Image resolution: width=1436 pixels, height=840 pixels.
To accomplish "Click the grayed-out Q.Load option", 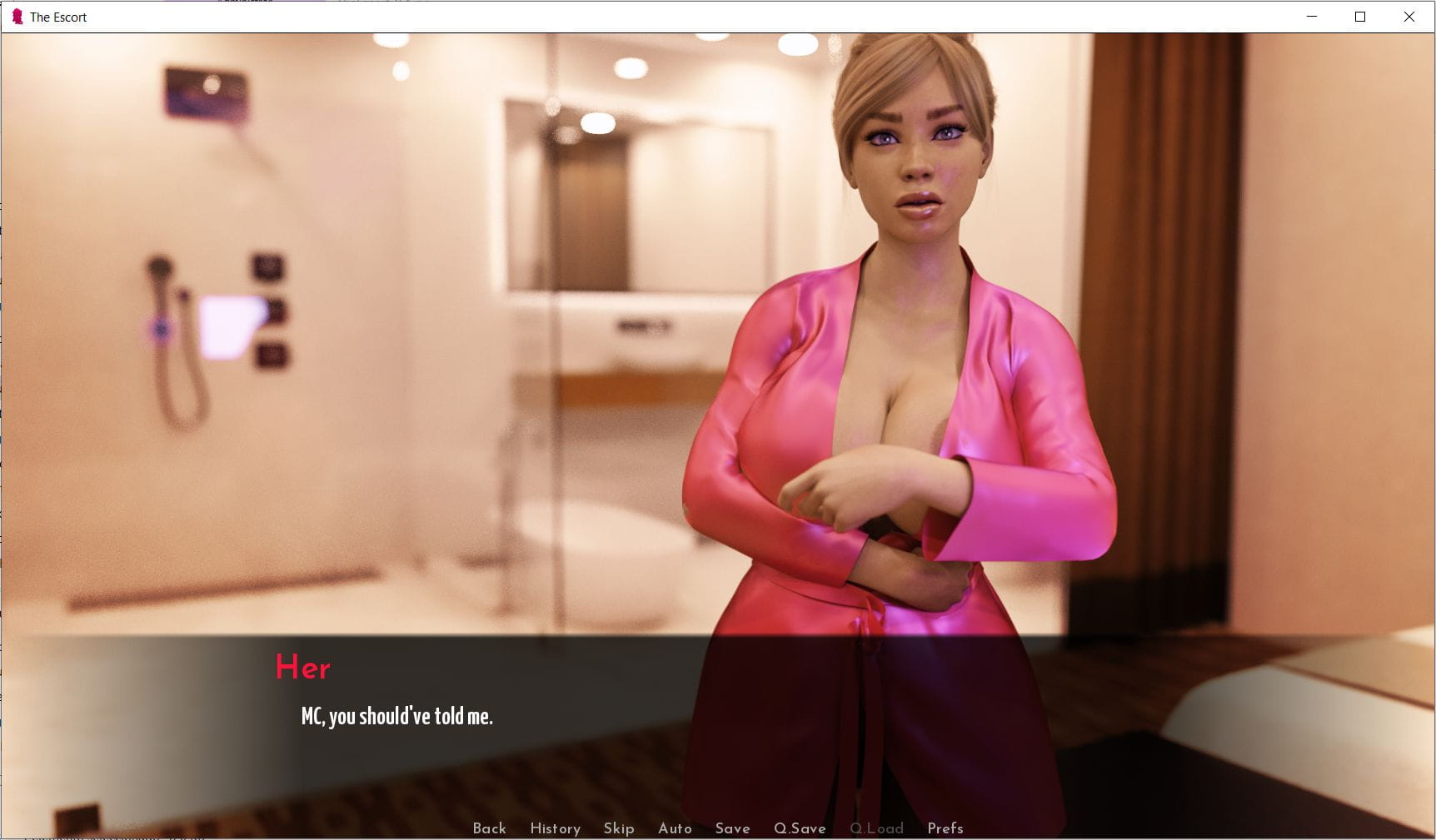I will tap(876, 828).
